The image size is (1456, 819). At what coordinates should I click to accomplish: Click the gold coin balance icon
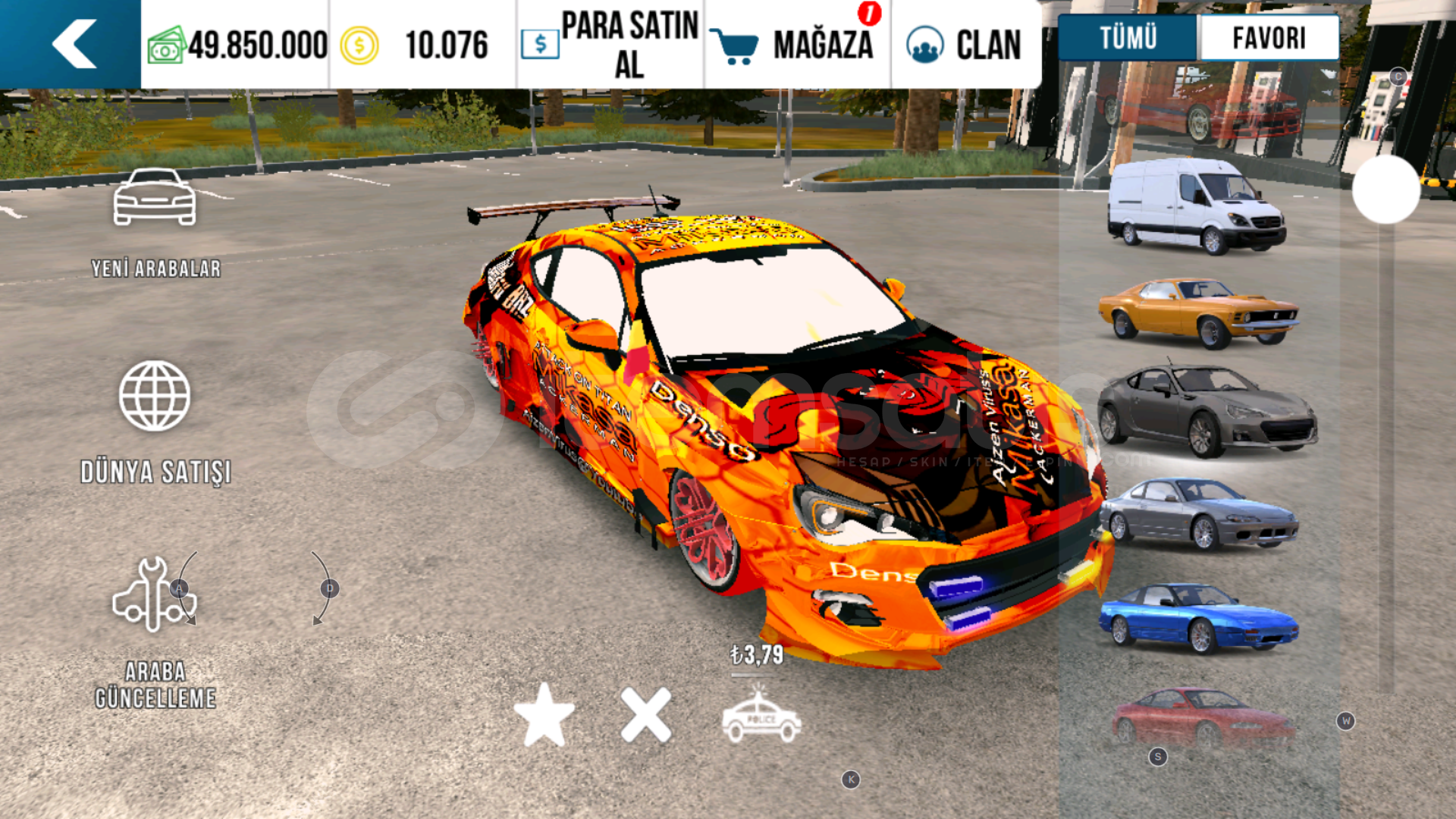point(359,45)
